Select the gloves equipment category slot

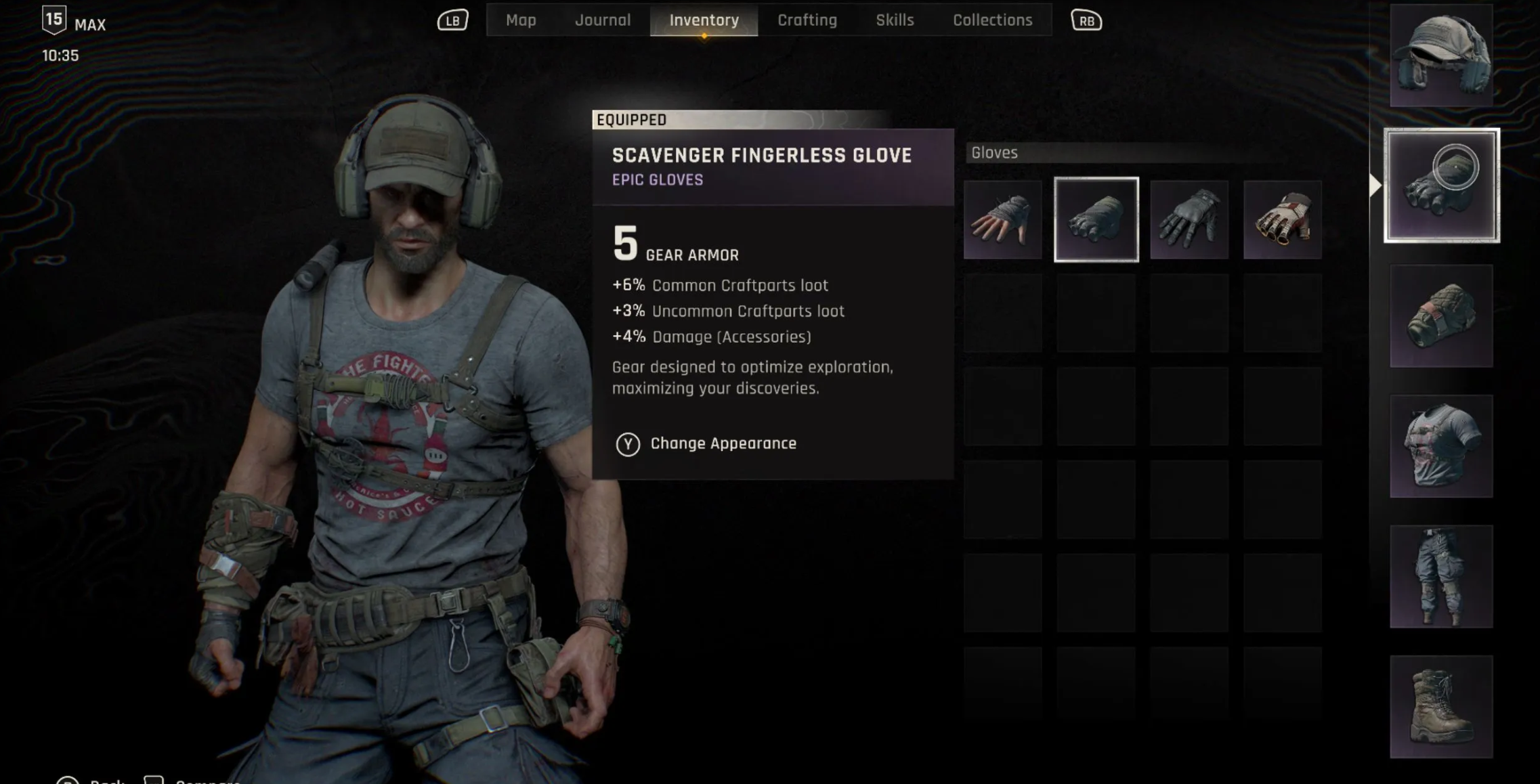coord(1441,185)
